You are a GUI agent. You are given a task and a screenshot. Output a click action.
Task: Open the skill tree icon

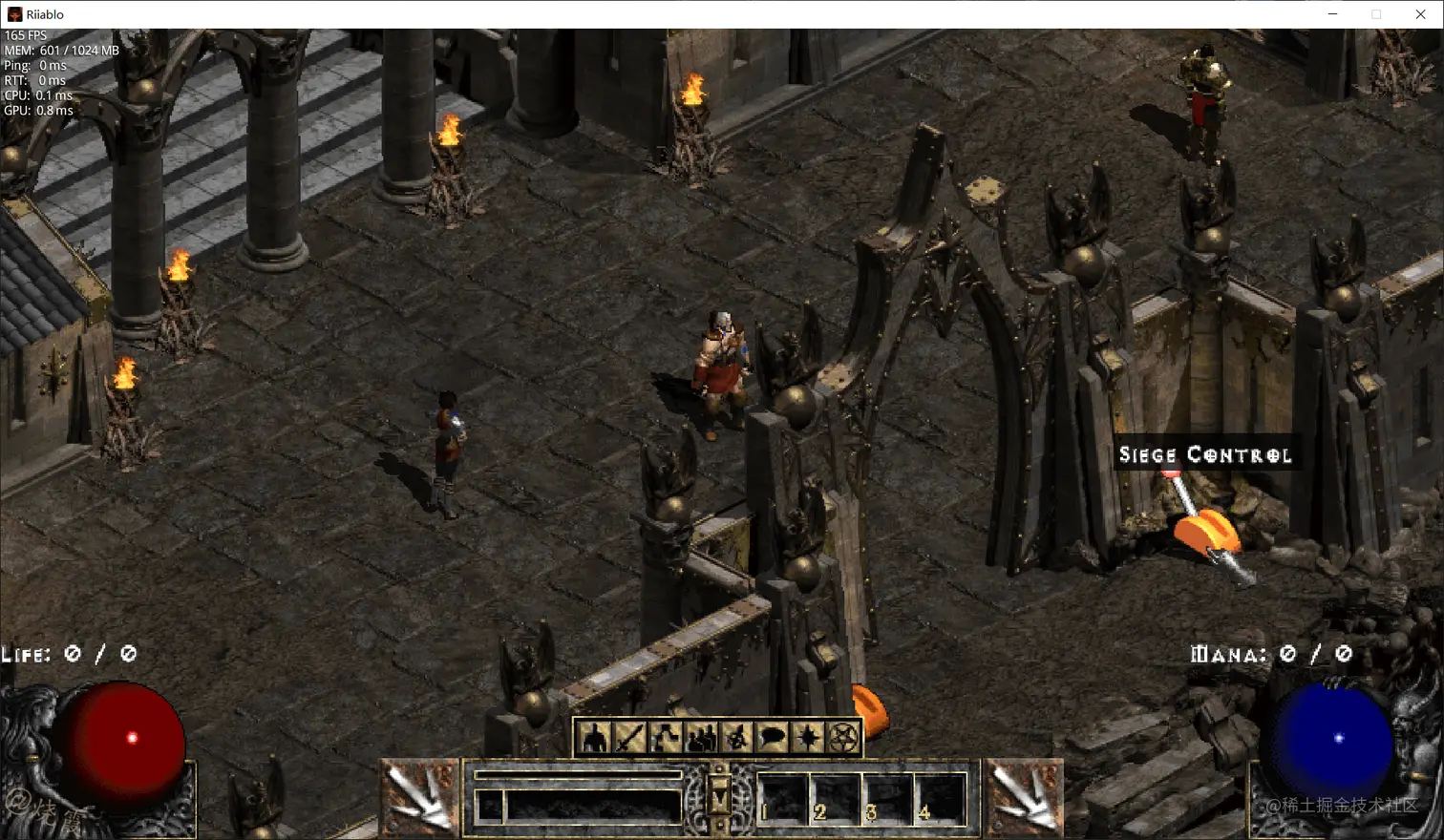point(666,738)
